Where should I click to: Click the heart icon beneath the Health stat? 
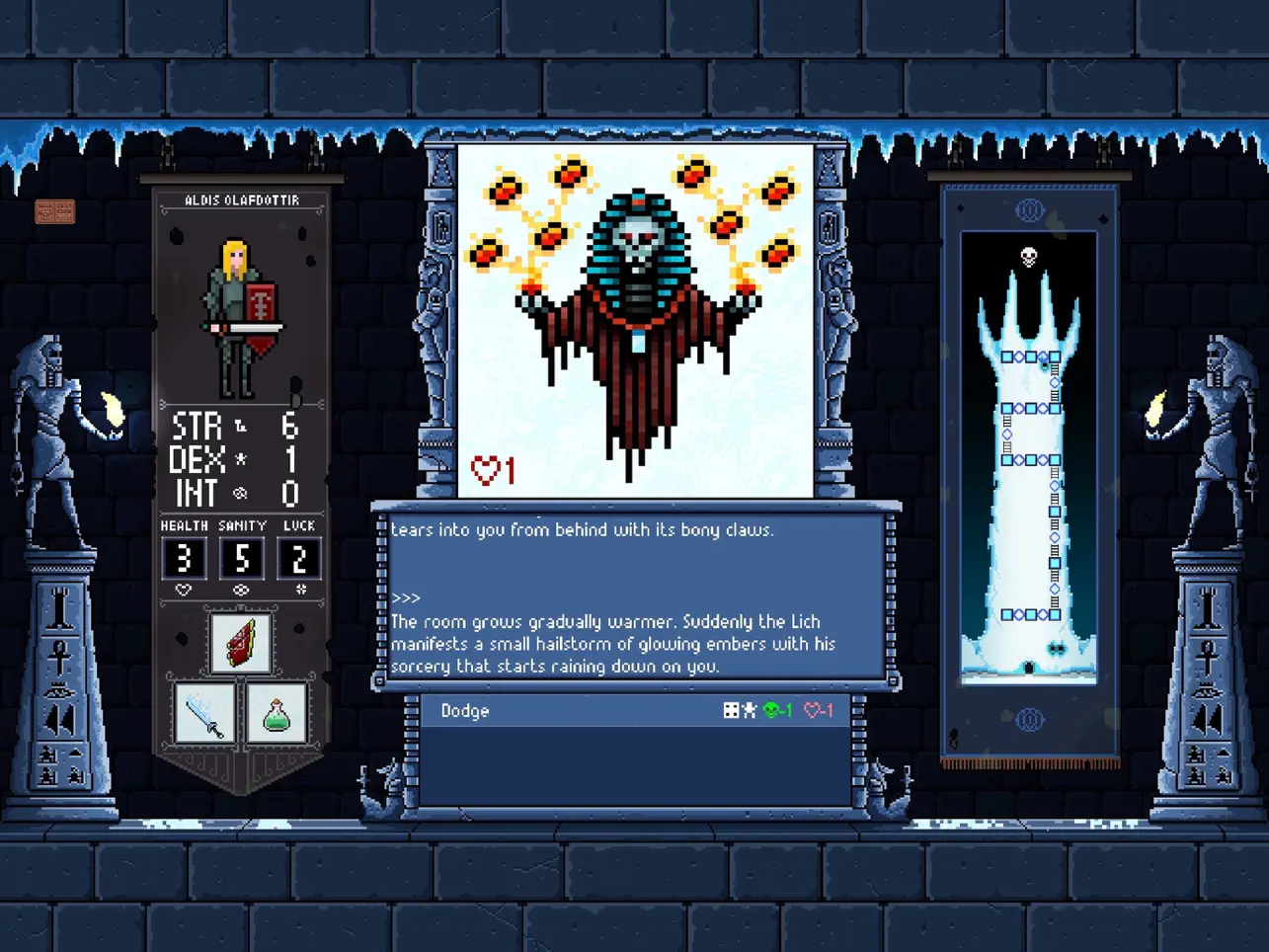[184, 590]
